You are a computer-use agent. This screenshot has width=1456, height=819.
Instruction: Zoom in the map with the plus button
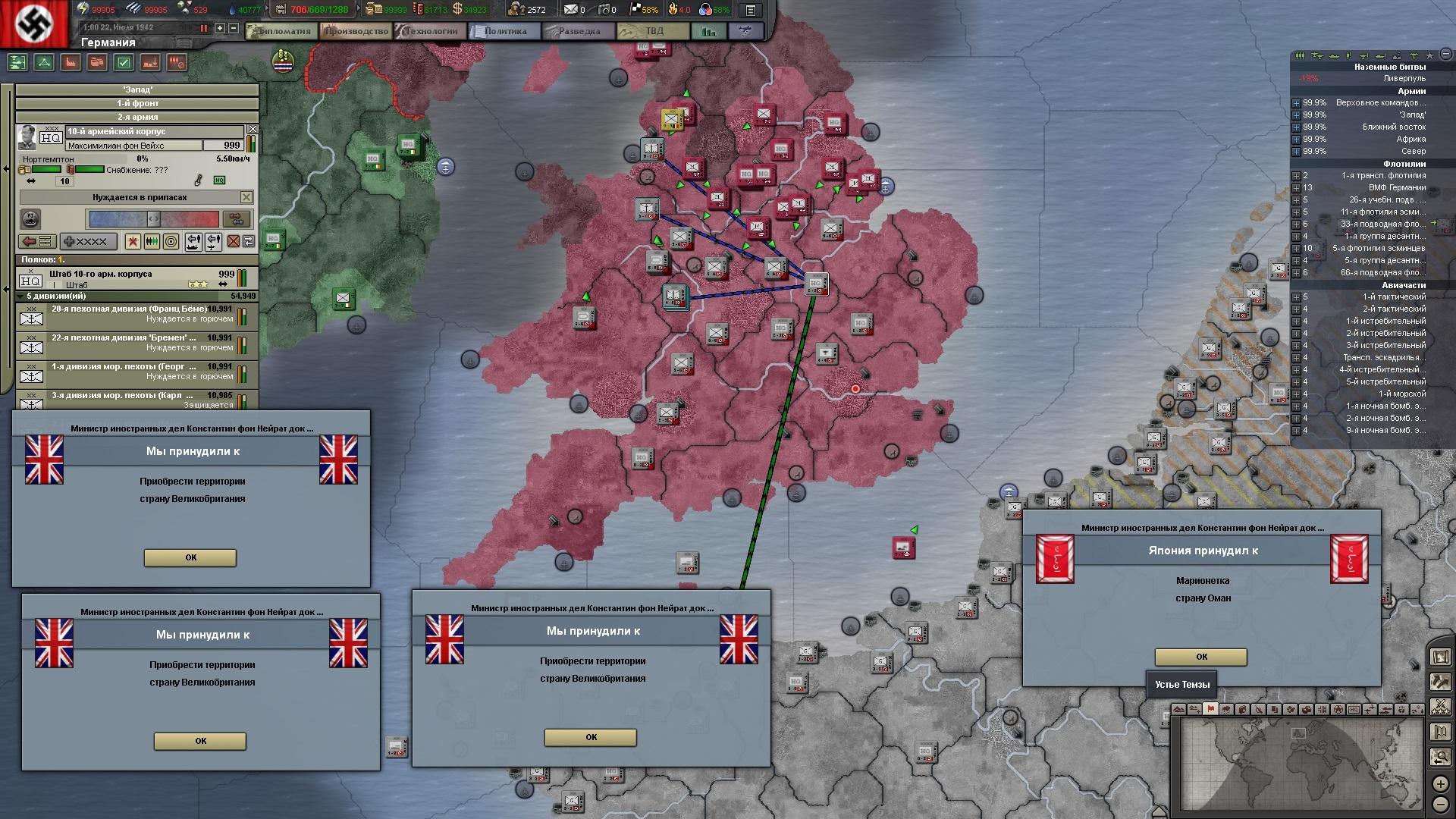pyautogui.click(x=1440, y=784)
